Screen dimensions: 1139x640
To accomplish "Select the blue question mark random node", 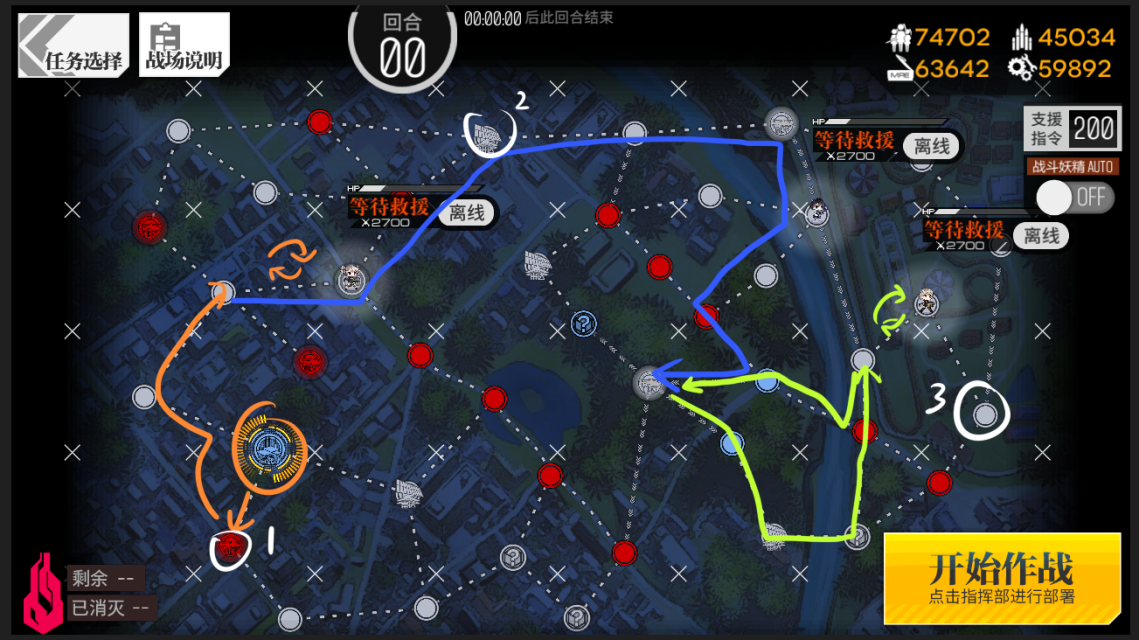I will [583, 323].
